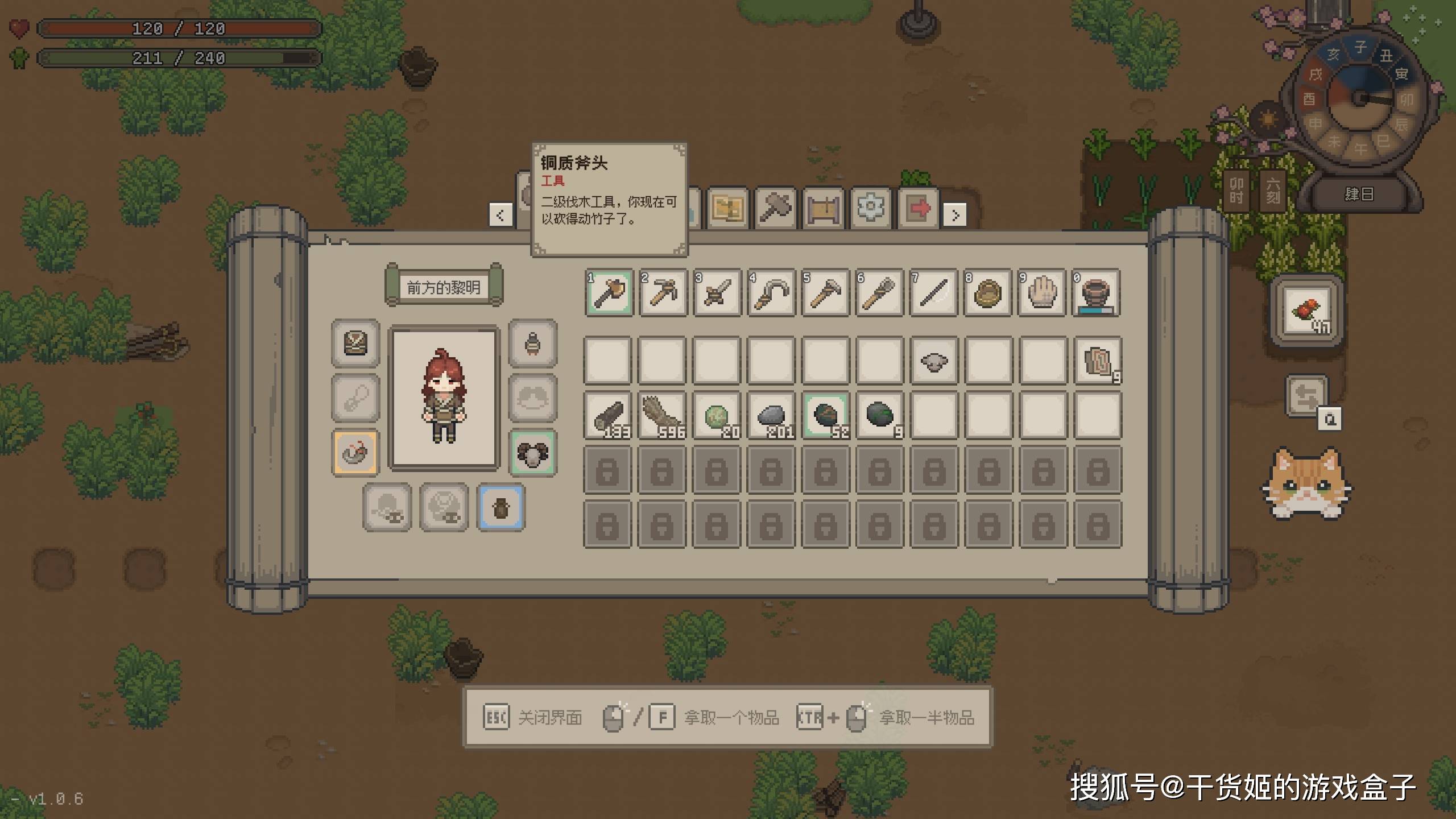
Task: Select the sickle in hotbar slot 4
Action: [x=771, y=293]
